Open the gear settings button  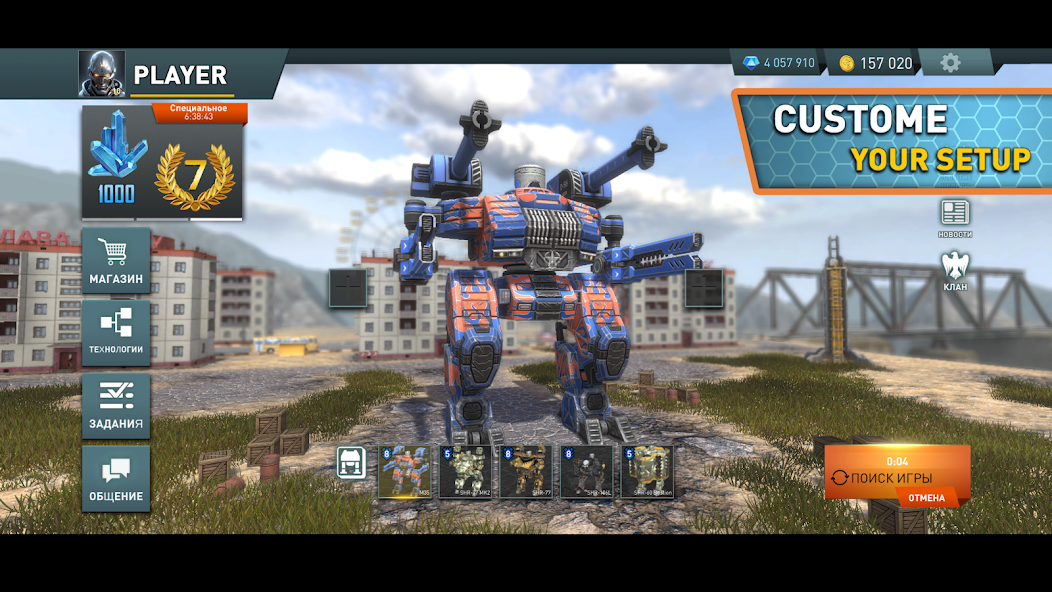(950, 63)
